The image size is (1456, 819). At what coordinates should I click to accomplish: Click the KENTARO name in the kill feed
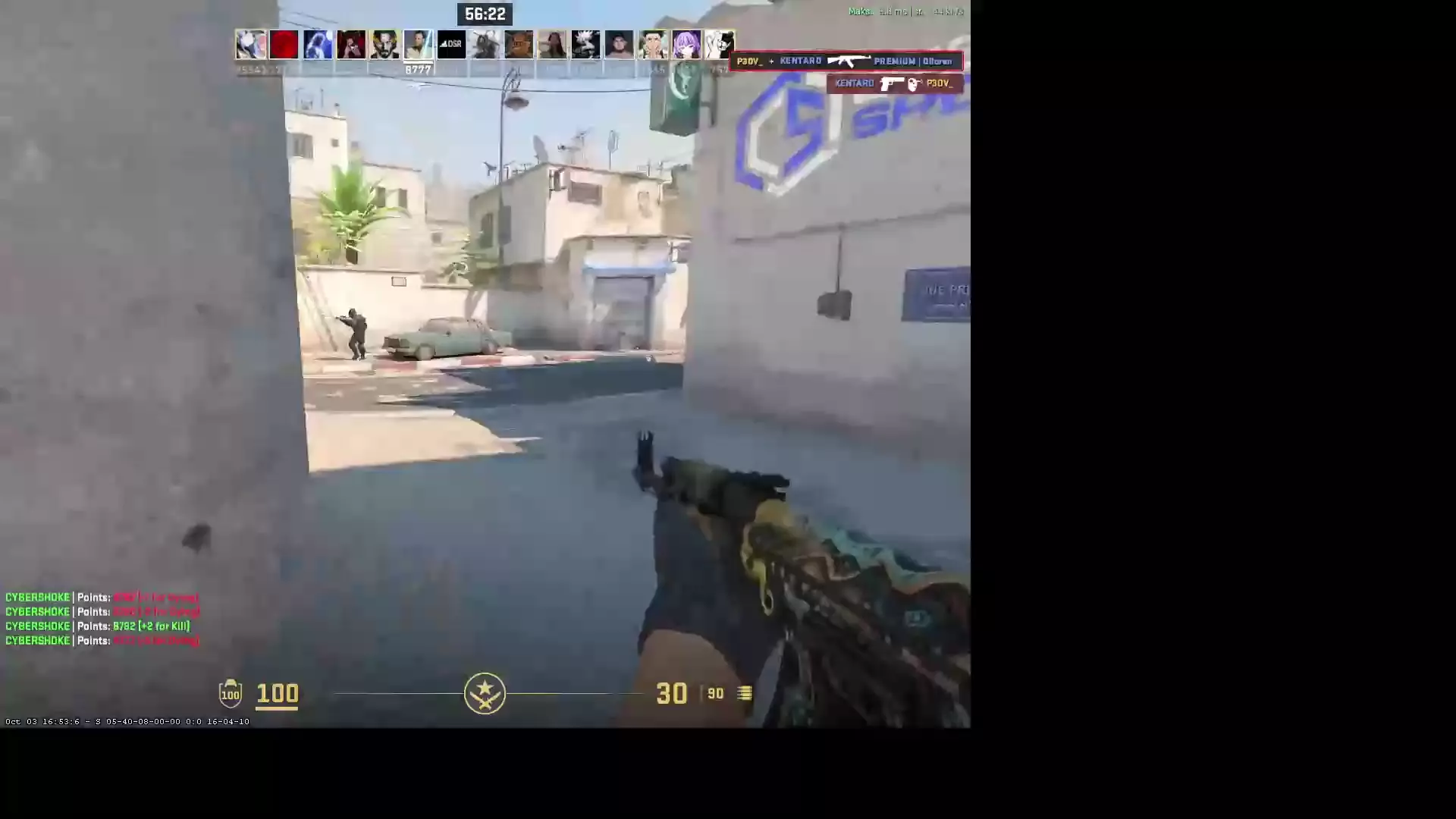[x=802, y=61]
